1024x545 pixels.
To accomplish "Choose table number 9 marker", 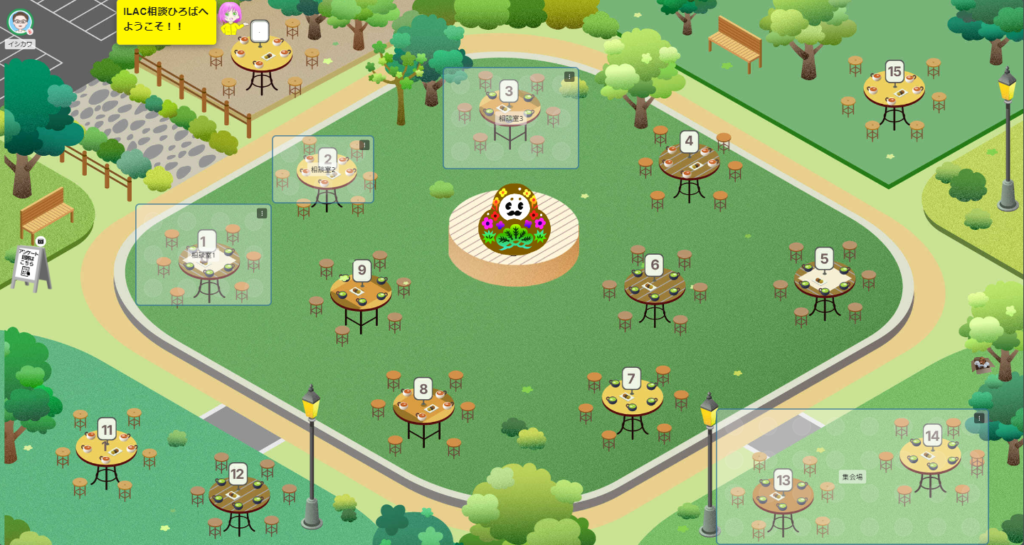I will [x=362, y=270].
